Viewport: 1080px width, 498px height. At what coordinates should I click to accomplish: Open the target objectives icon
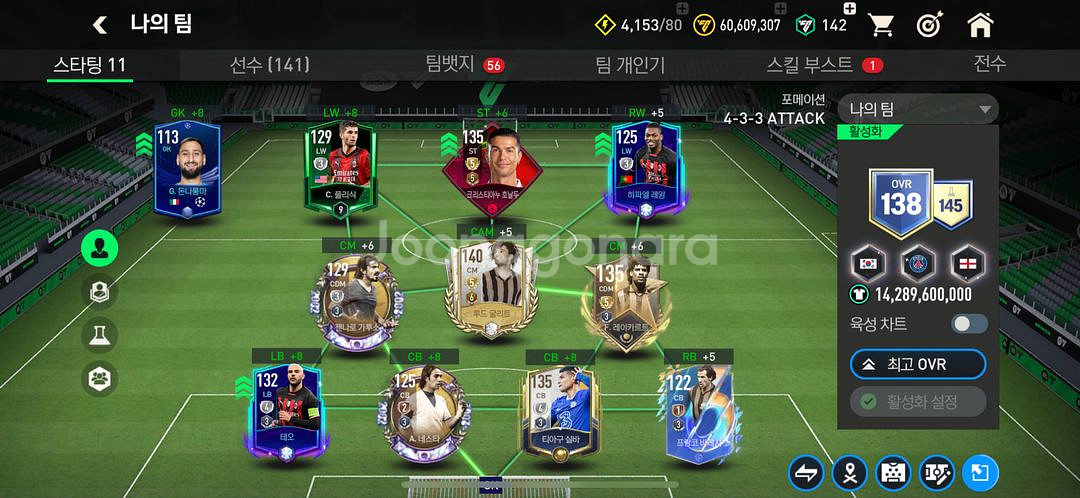click(930, 25)
